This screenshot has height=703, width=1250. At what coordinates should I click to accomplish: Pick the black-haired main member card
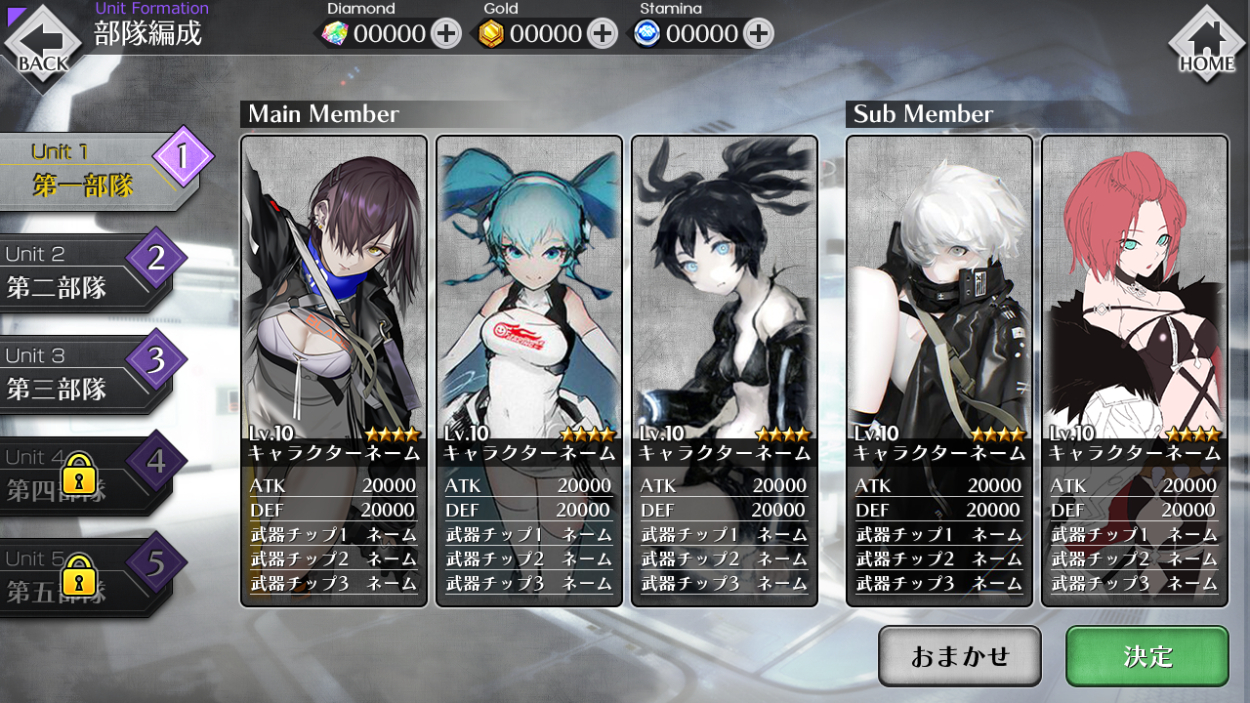click(x=724, y=370)
